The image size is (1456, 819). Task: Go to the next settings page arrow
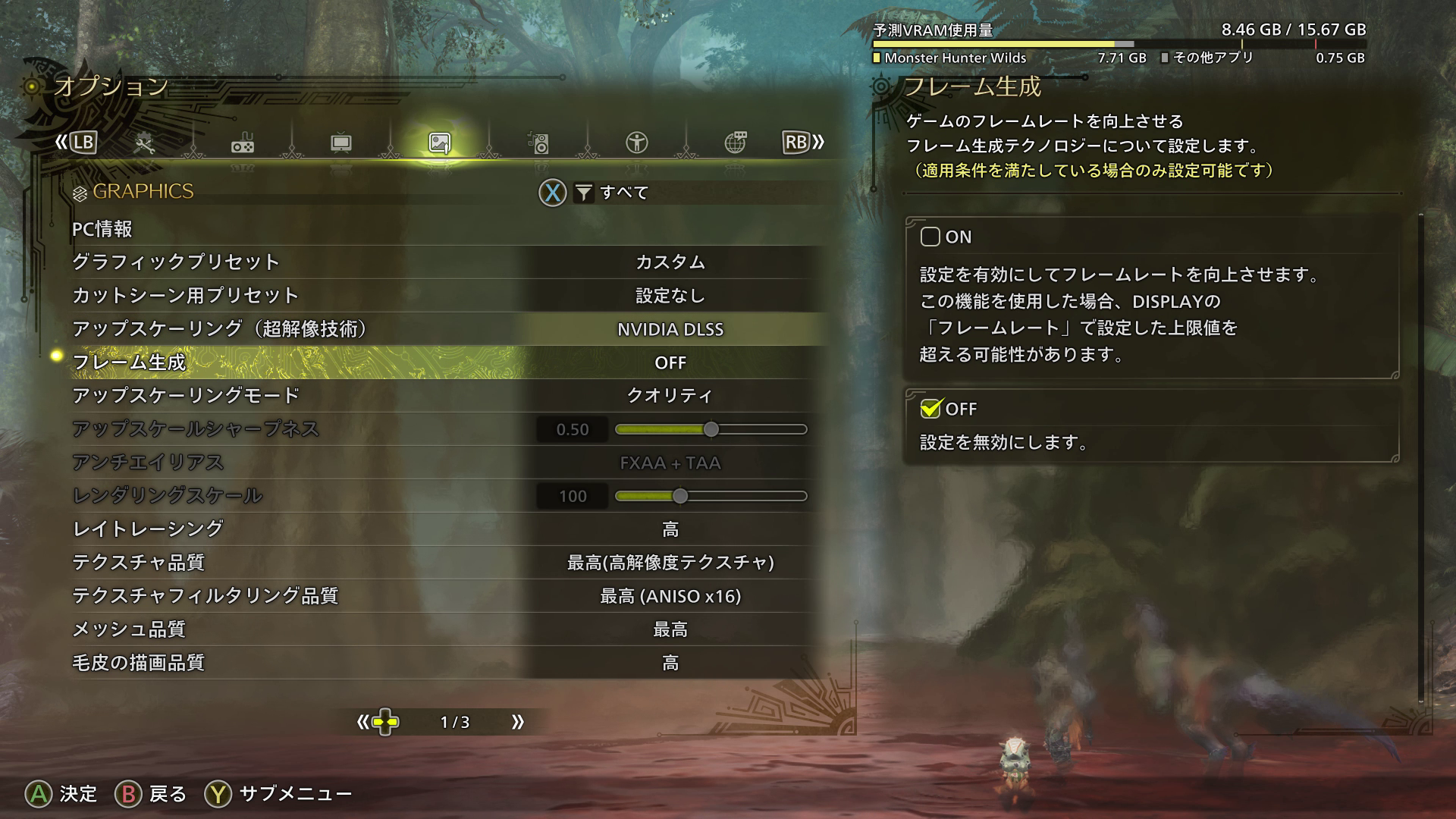click(518, 722)
